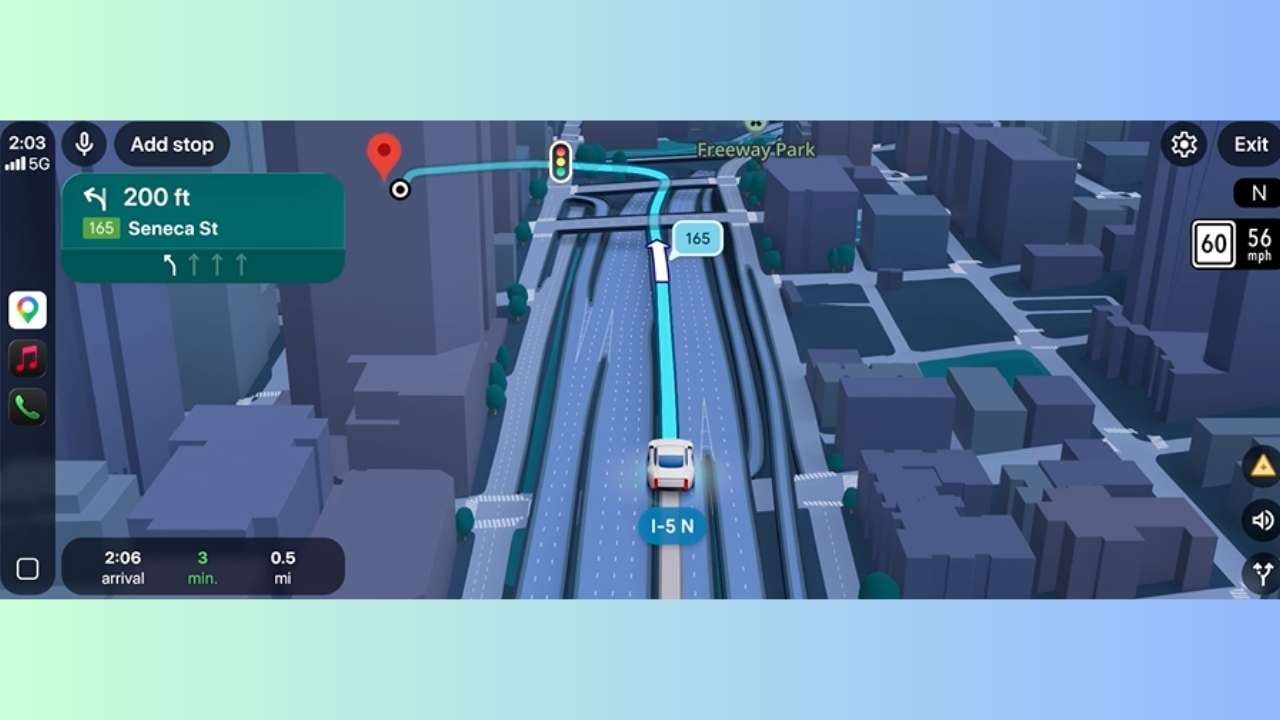Select the 165 route badge on the map
The image size is (1280, 720).
click(696, 238)
